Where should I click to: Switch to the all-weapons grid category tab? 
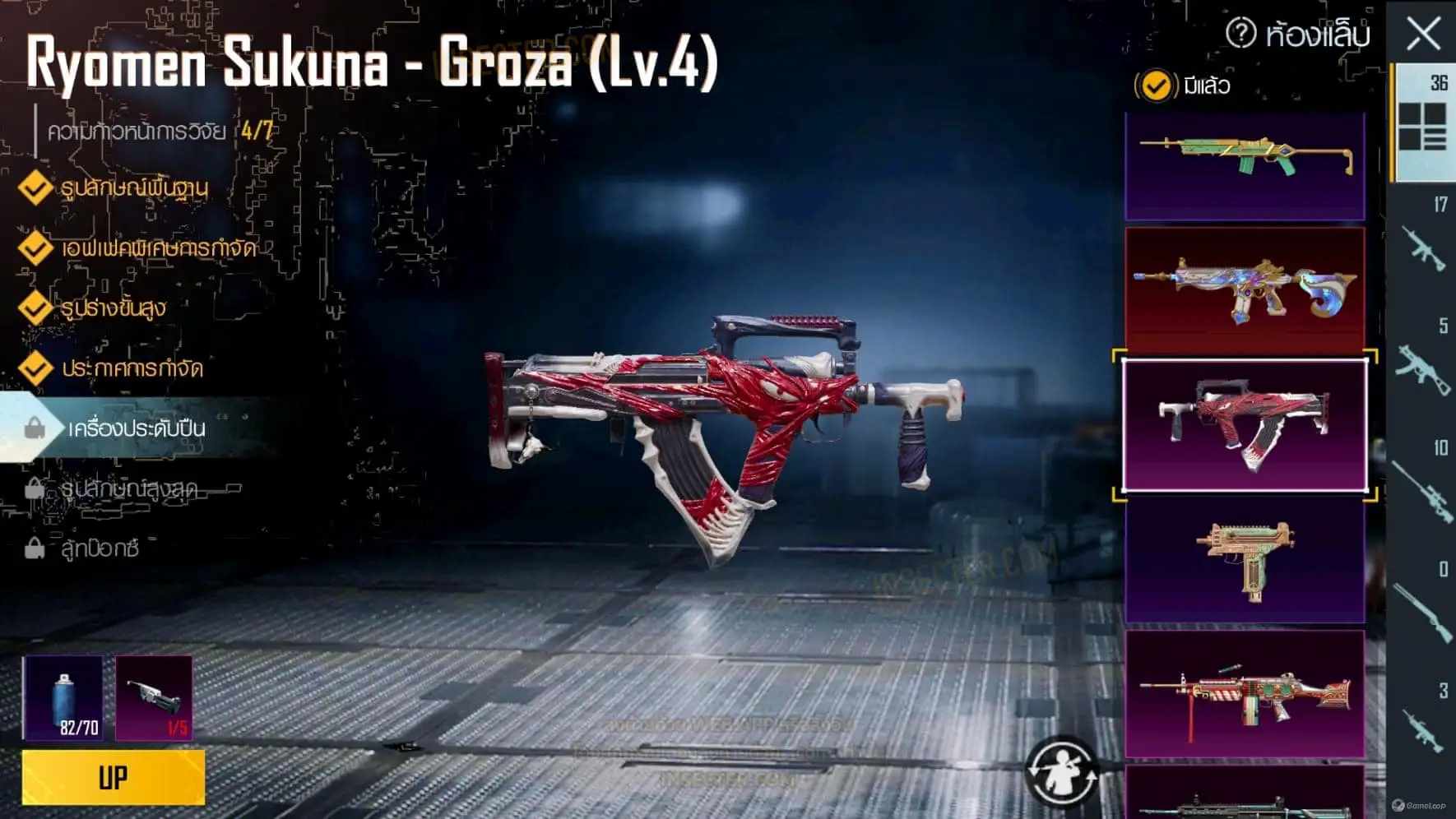(x=1422, y=123)
